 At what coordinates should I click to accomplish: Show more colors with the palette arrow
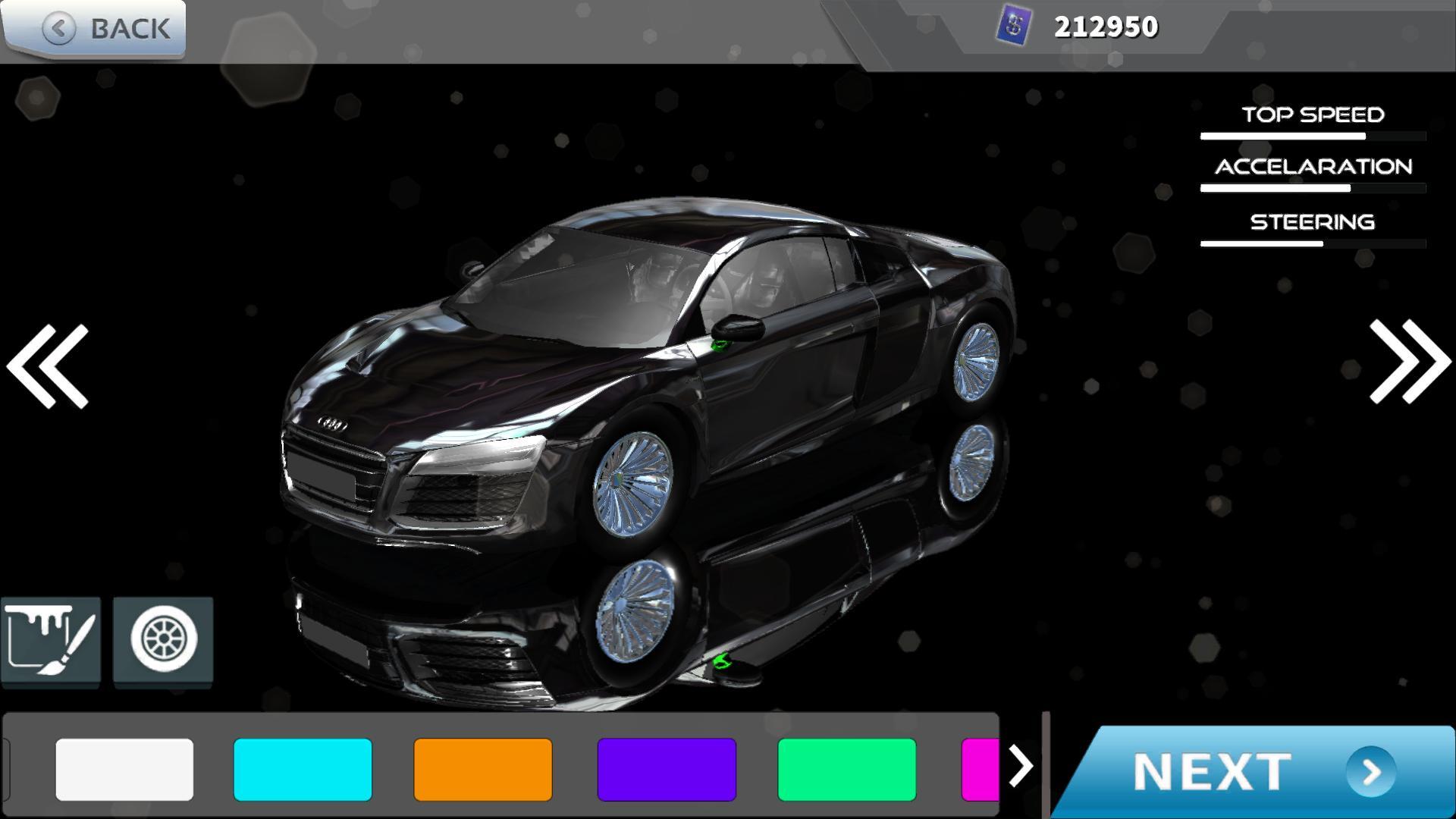click(x=1021, y=767)
